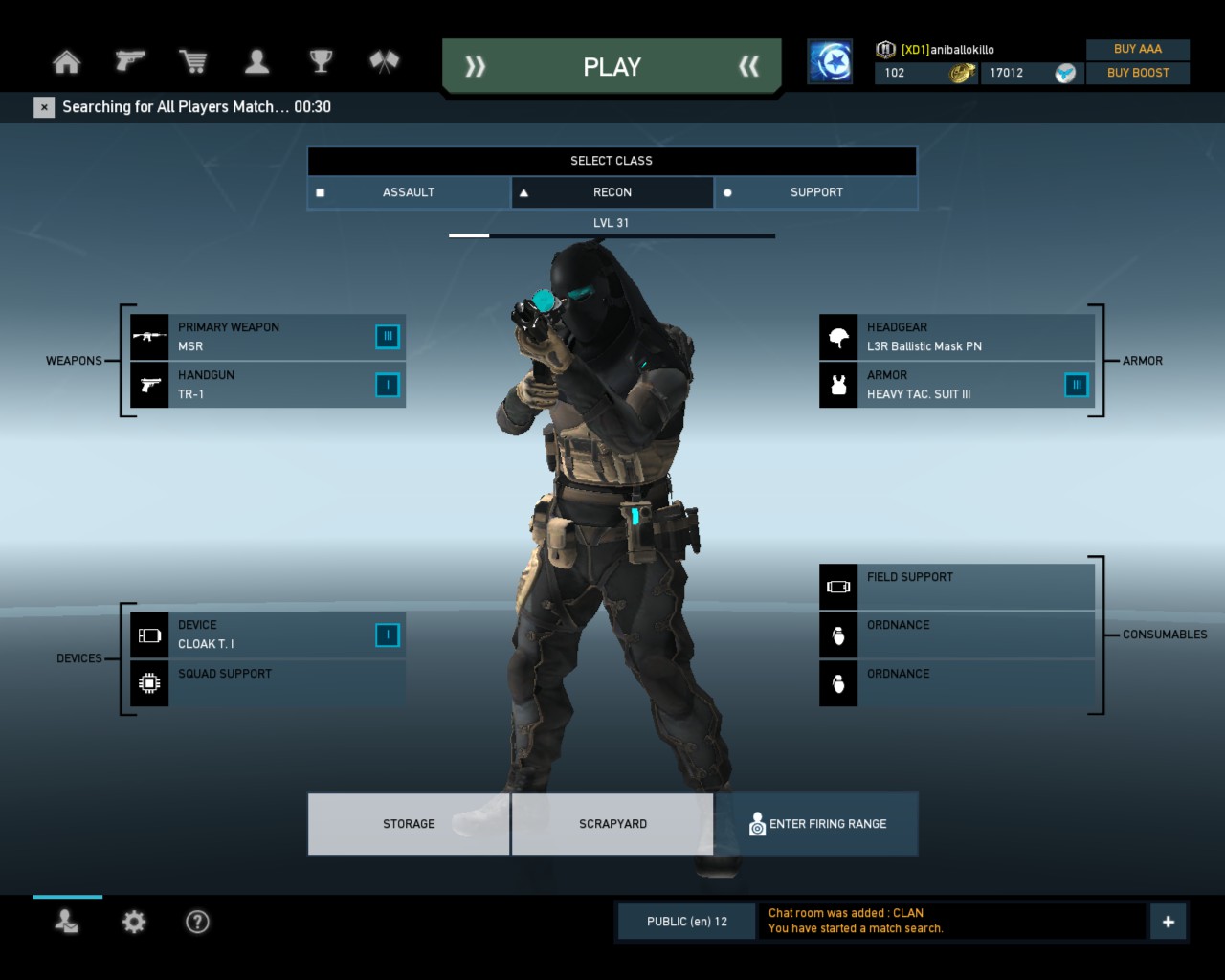Click the character profile silhouette icon
The image size is (1225, 980).
[x=256, y=60]
